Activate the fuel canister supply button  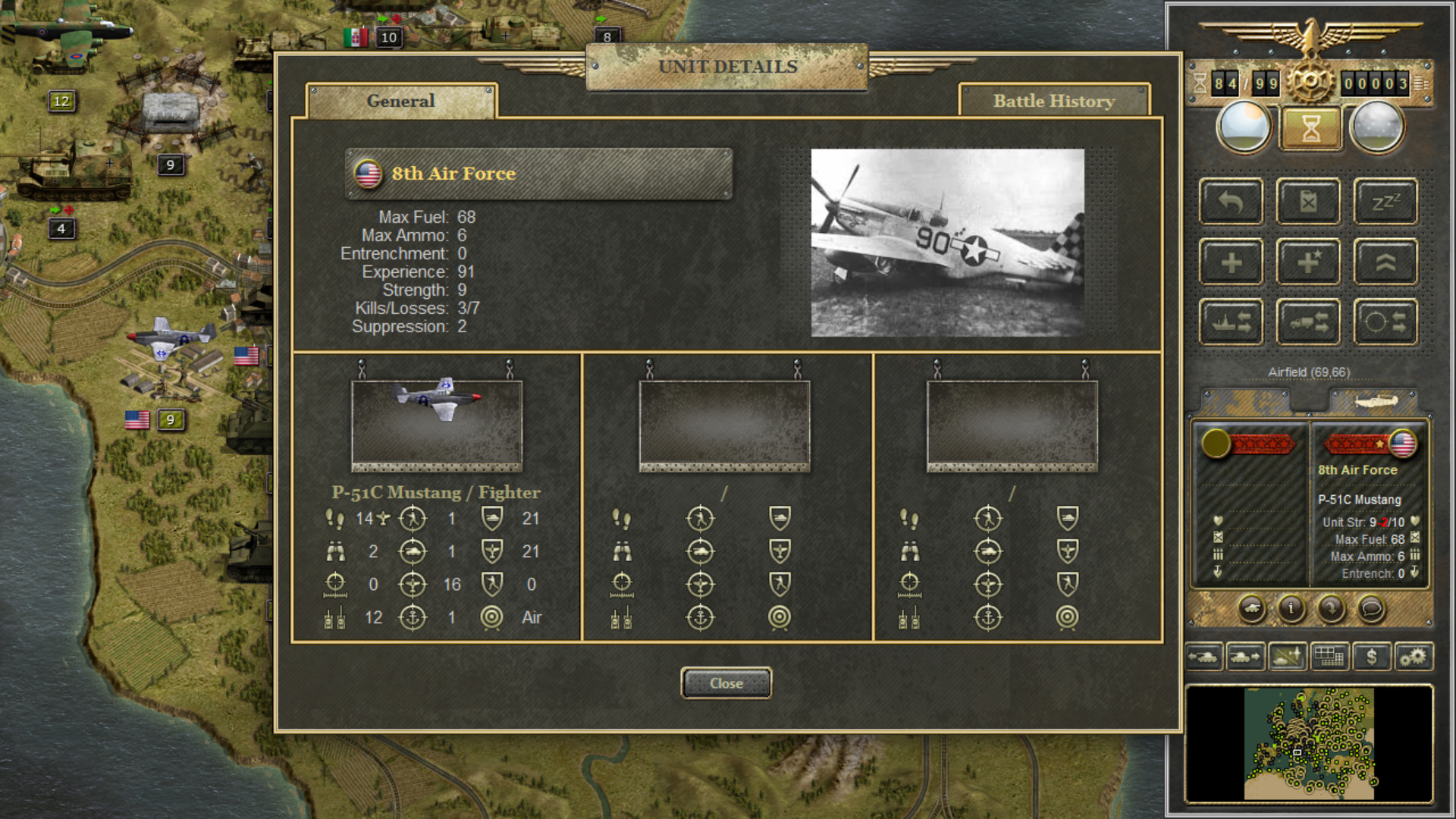(x=1308, y=202)
